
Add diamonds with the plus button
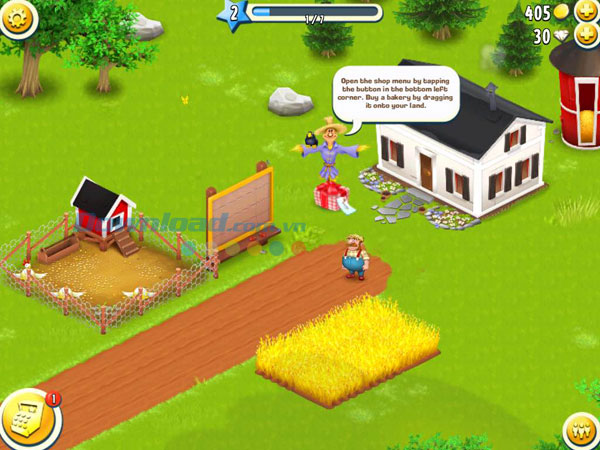tap(585, 36)
